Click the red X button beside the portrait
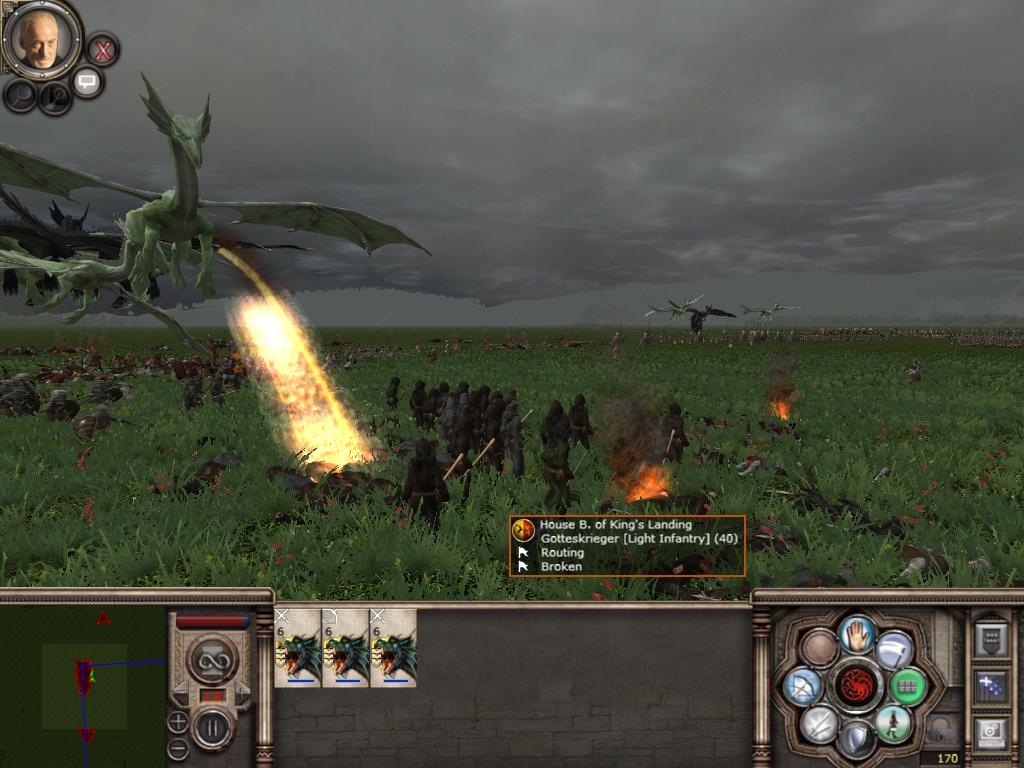Viewport: 1024px width, 768px height. 102,48
